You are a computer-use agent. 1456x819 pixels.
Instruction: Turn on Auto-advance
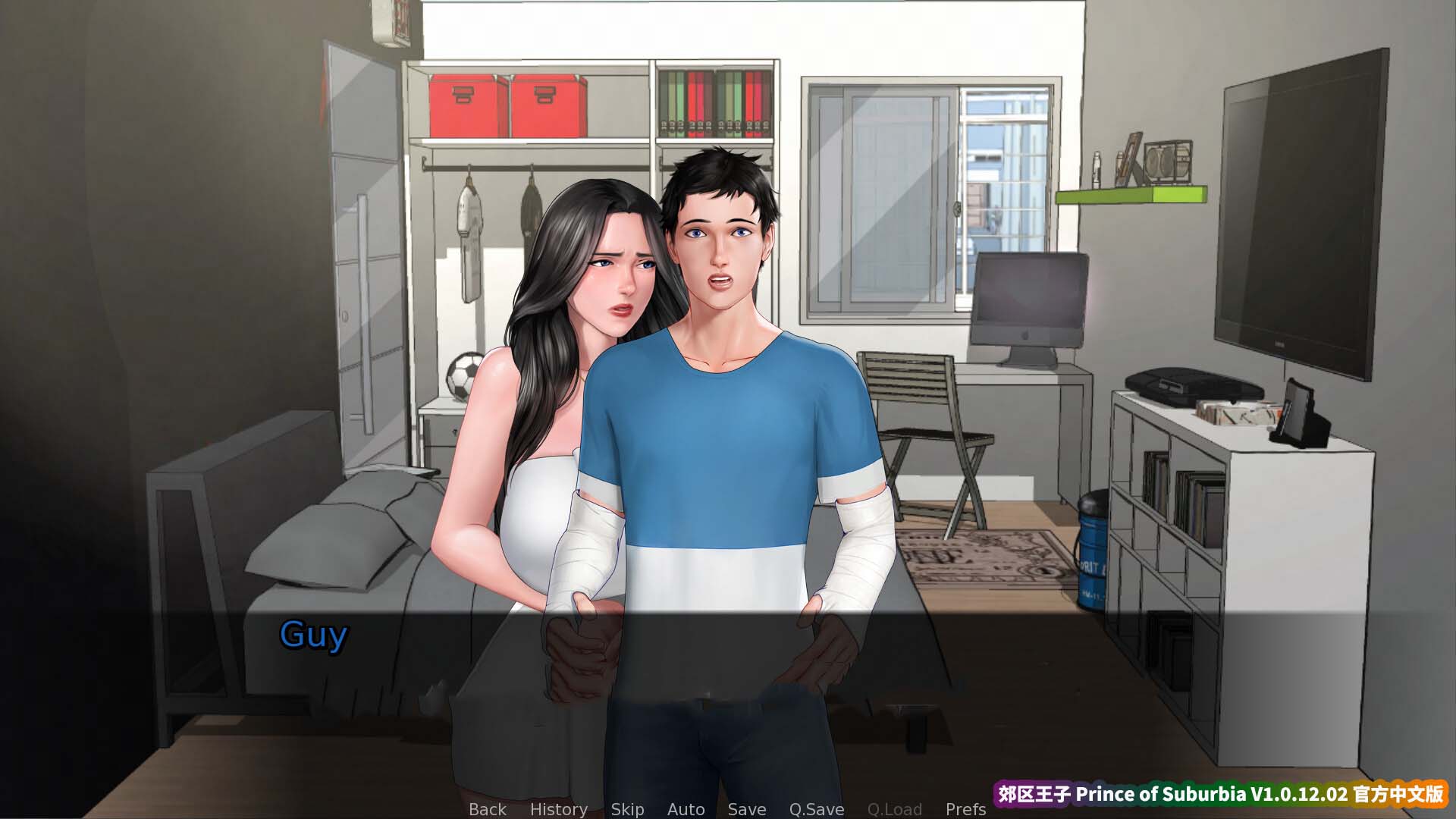pyautogui.click(x=686, y=809)
